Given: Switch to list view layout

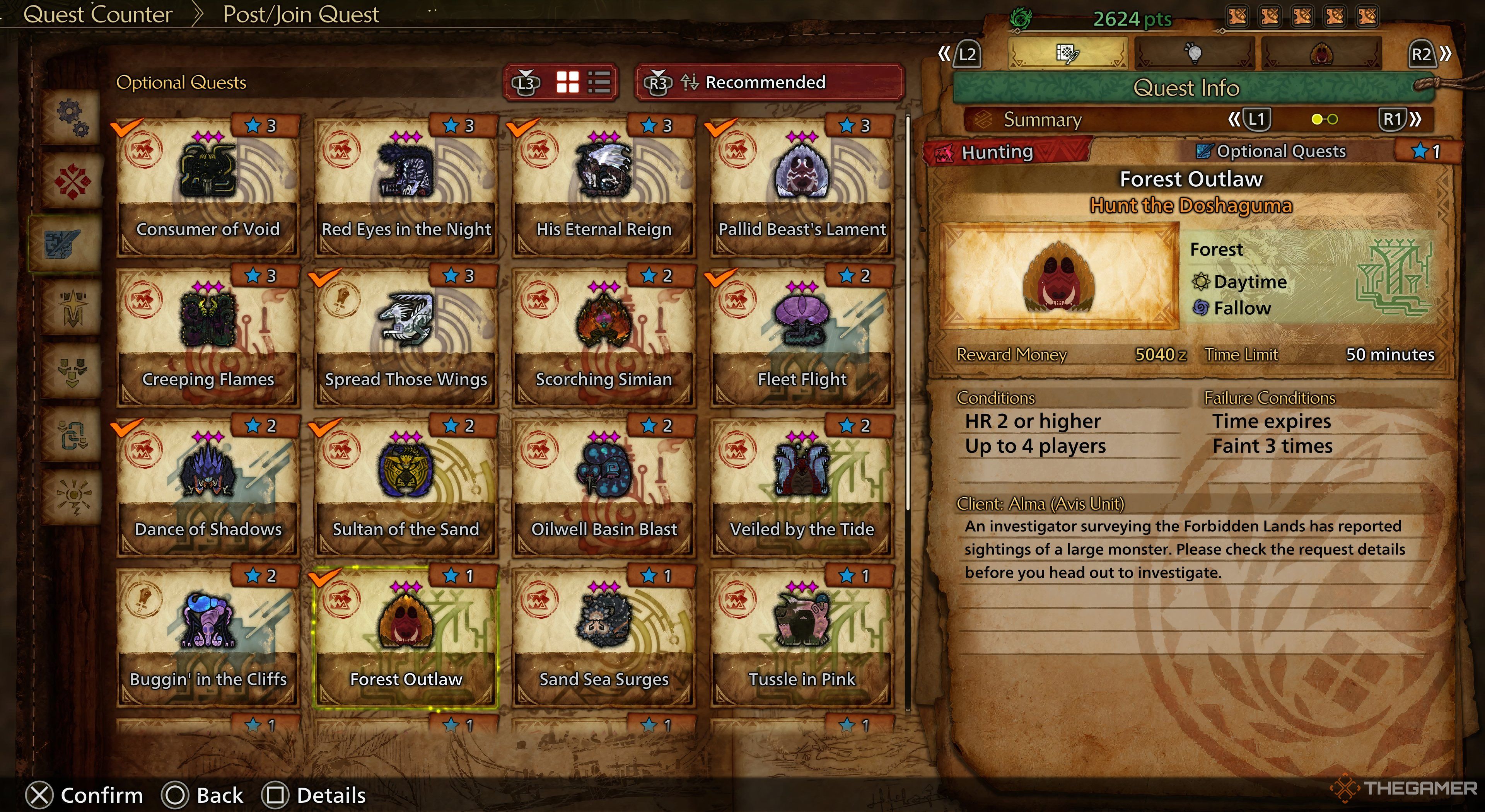Looking at the screenshot, I should (x=599, y=82).
